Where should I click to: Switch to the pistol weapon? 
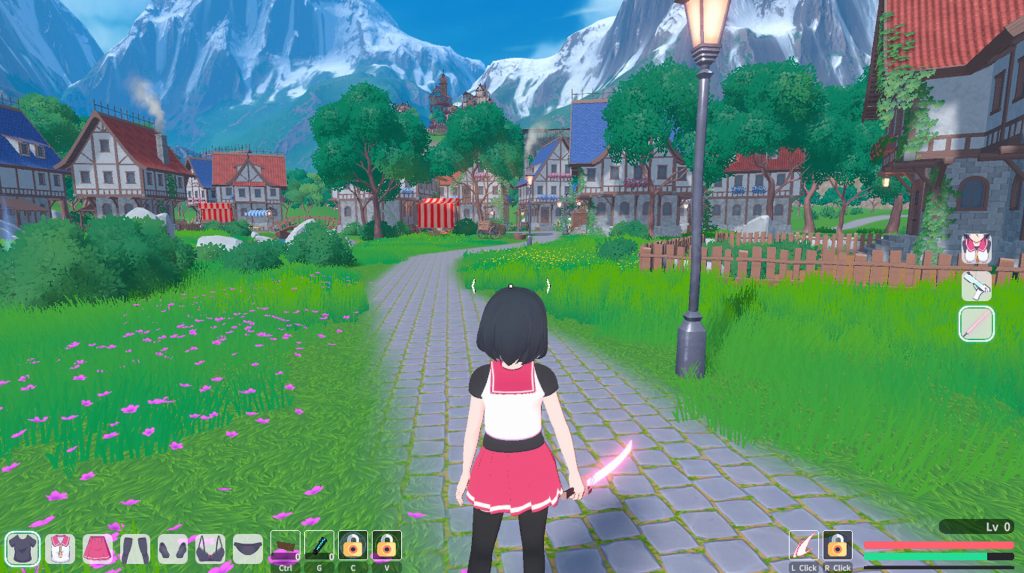point(976,286)
